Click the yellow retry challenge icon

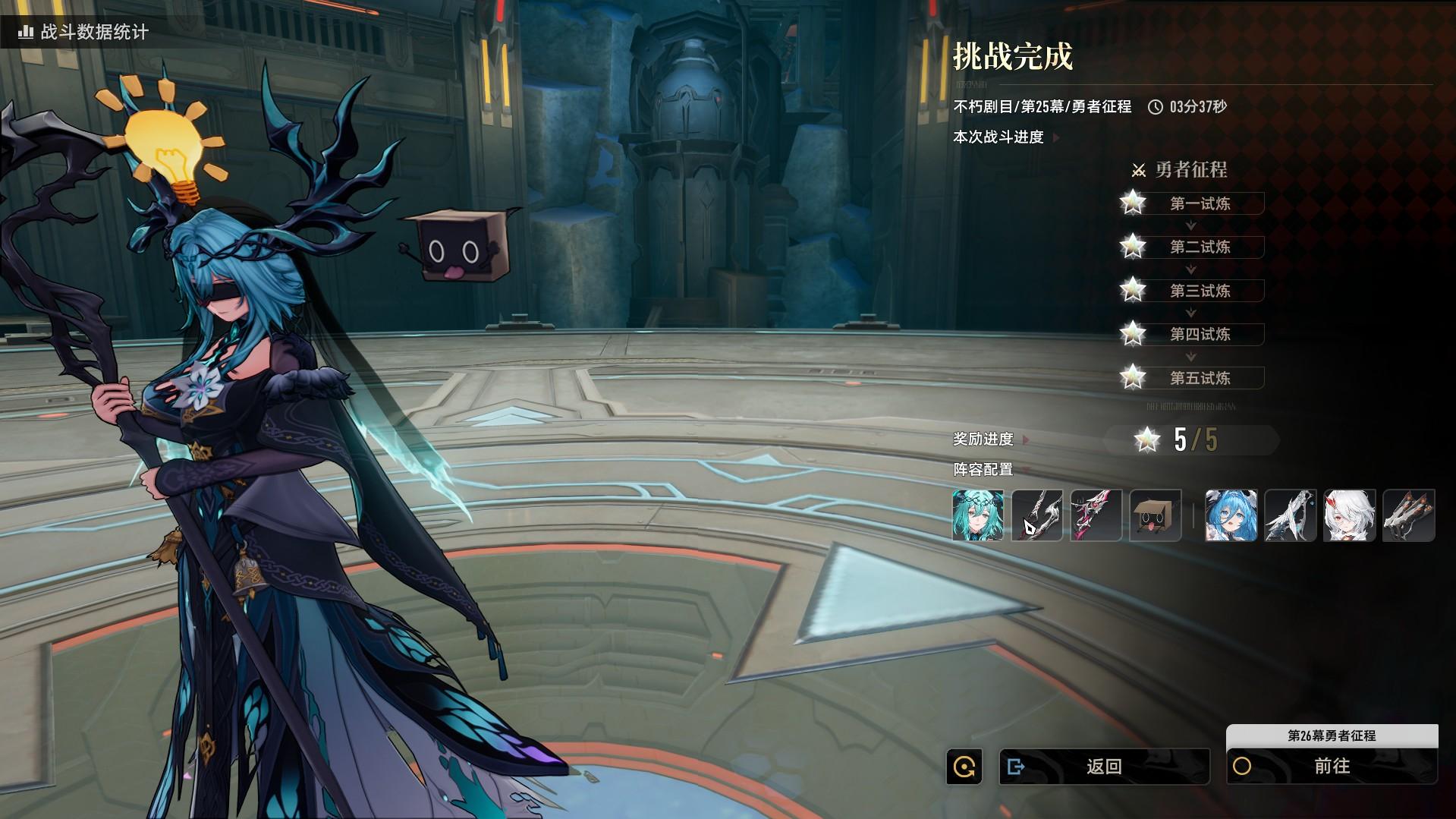tap(964, 767)
